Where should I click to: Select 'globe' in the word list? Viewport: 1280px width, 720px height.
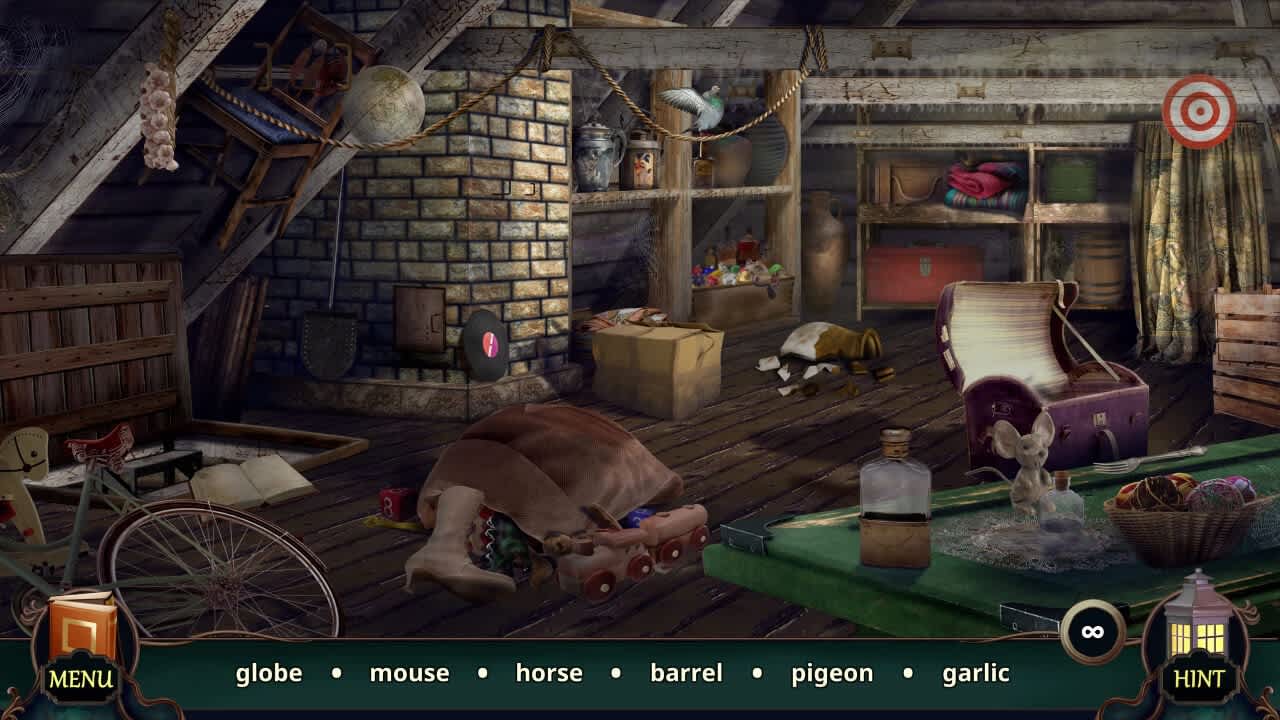click(x=268, y=673)
